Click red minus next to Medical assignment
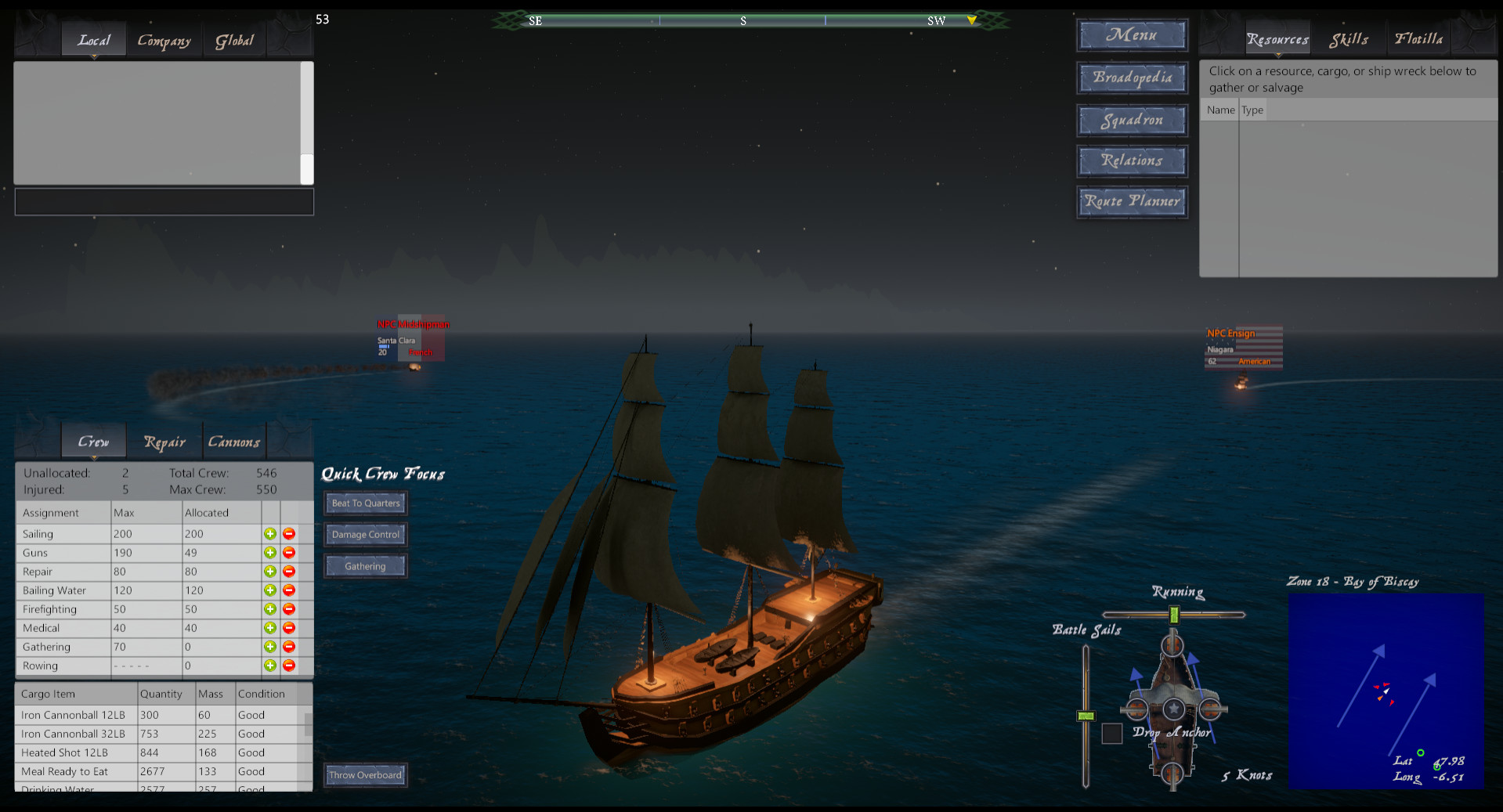1503x812 pixels. (x=289, y=627)
